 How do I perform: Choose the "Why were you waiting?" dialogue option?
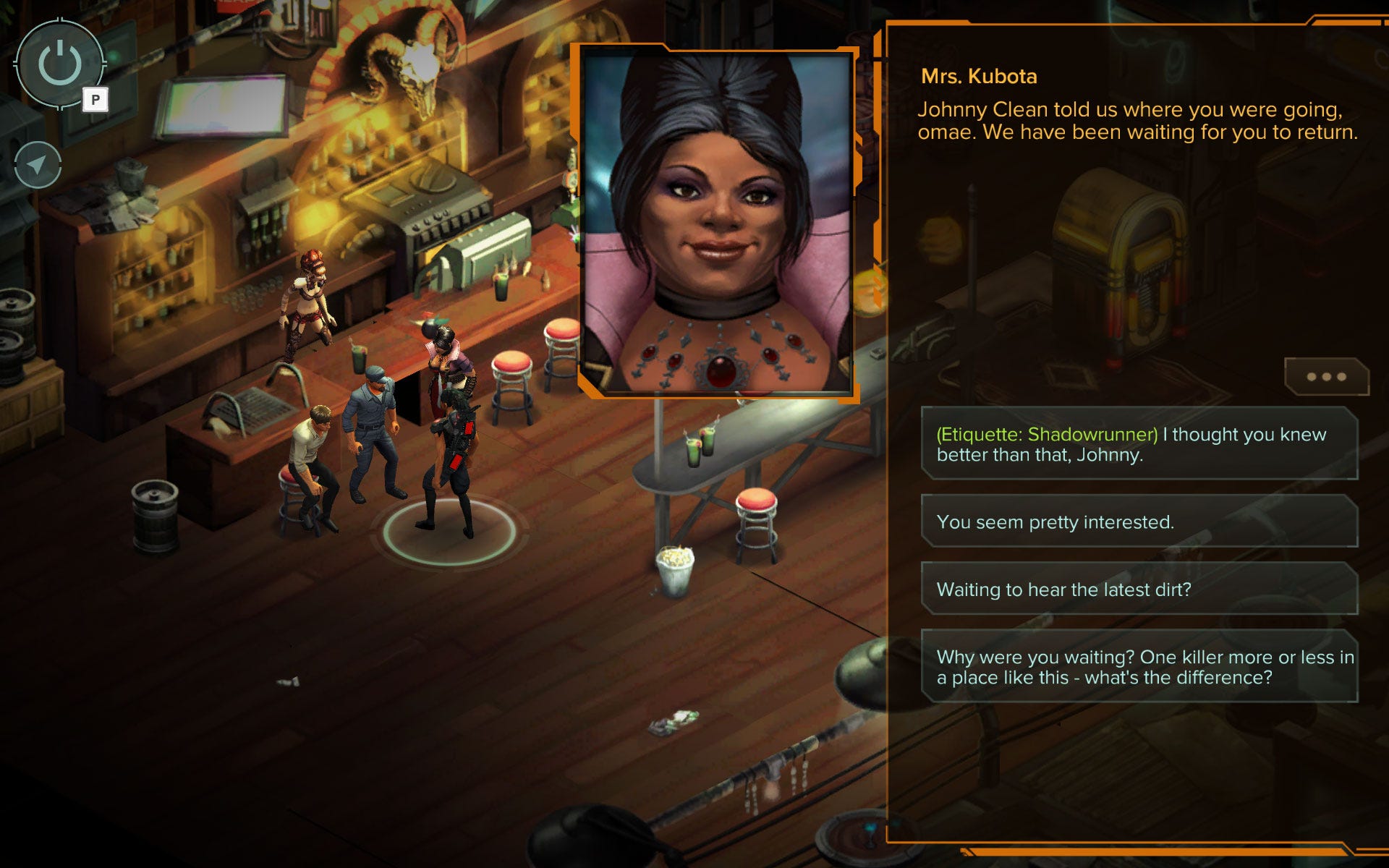[1139, 666]
